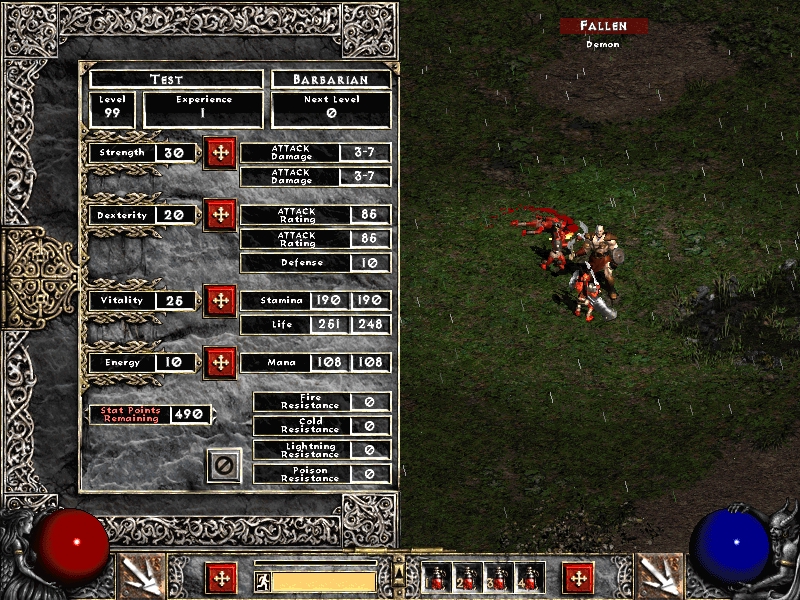Spend a stat point on Vitality

click(x=220, y=300)
